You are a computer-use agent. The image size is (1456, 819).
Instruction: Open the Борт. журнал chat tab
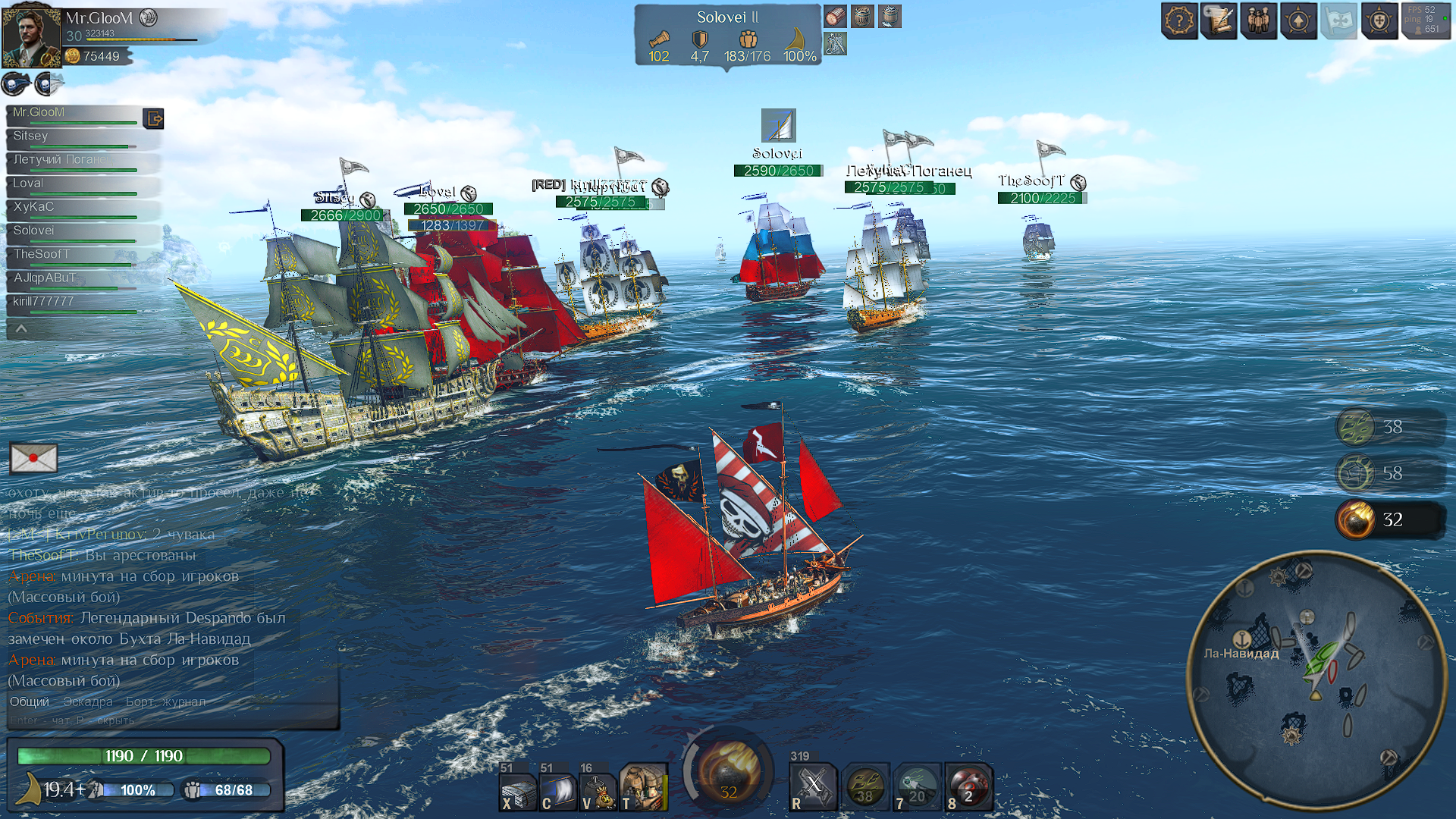pyautogui.click(x=165, y=701)
